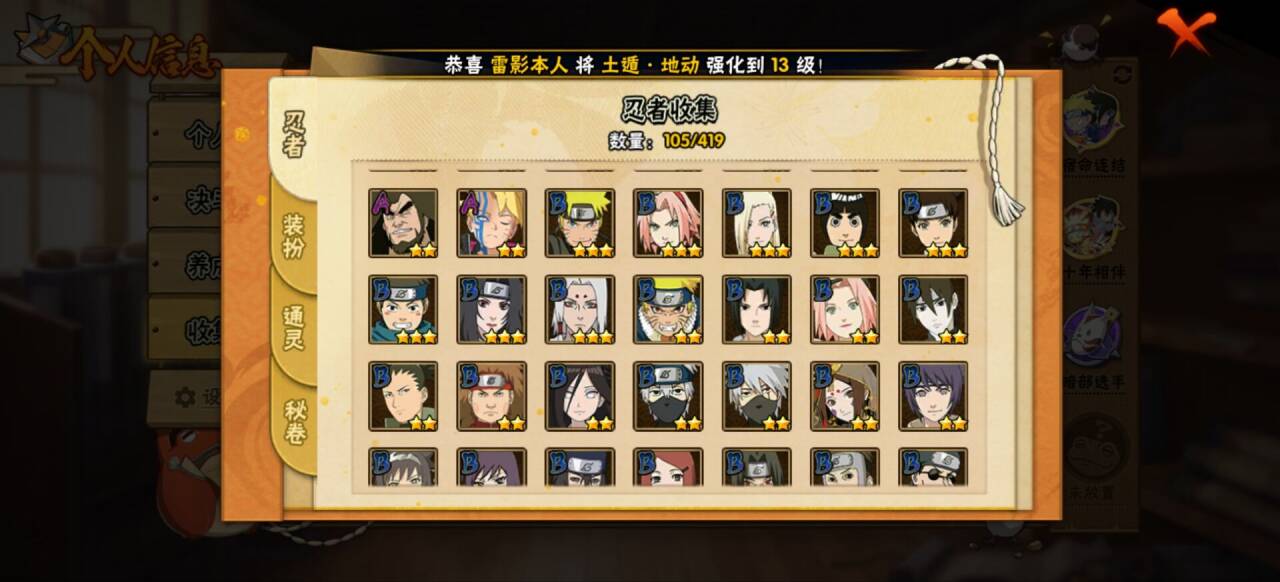Screen dimensions: 1280x582
Task: Select the purple-haired Anko ninja portrait
Action: click(x=933, y=396)
